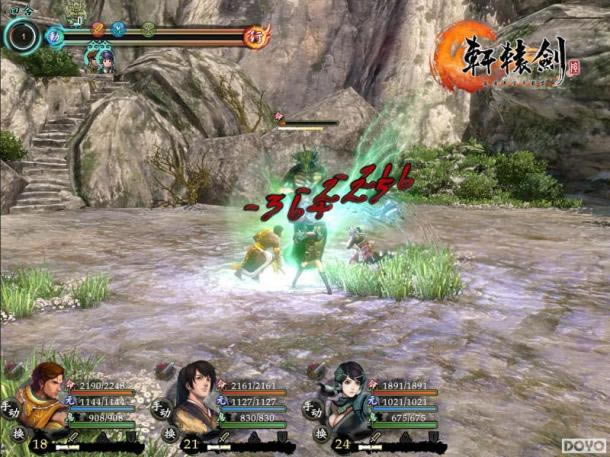
Task: Toggle 手动 manual mode for the black-haired swordsman
Action: 161,409
